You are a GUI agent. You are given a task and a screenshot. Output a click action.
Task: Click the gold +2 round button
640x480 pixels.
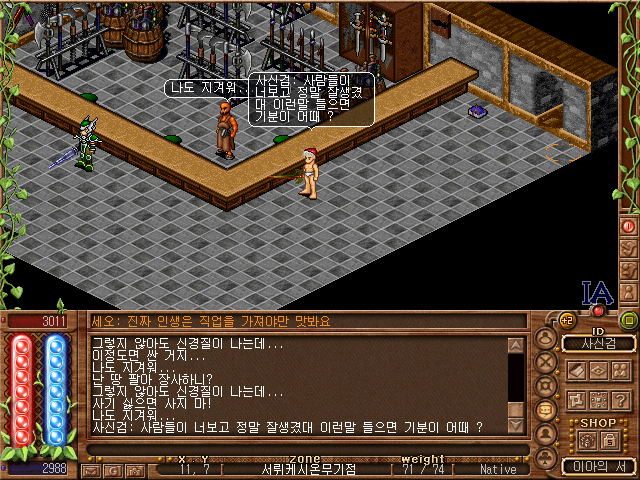(x=565, y=321)
